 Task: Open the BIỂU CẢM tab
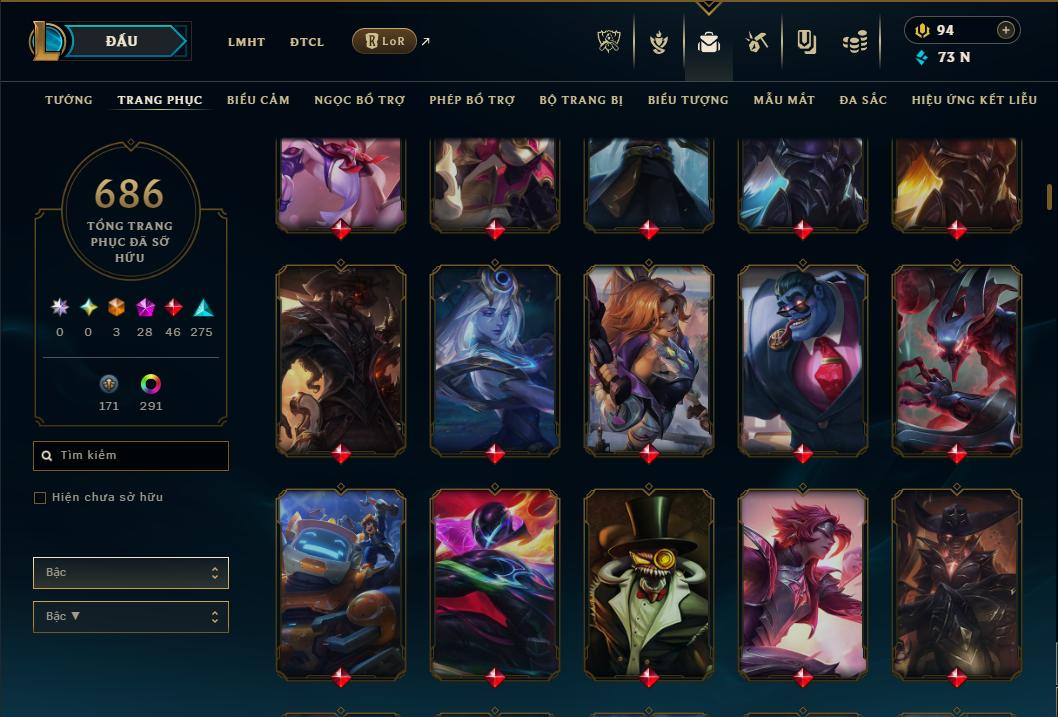coord(258,100)
